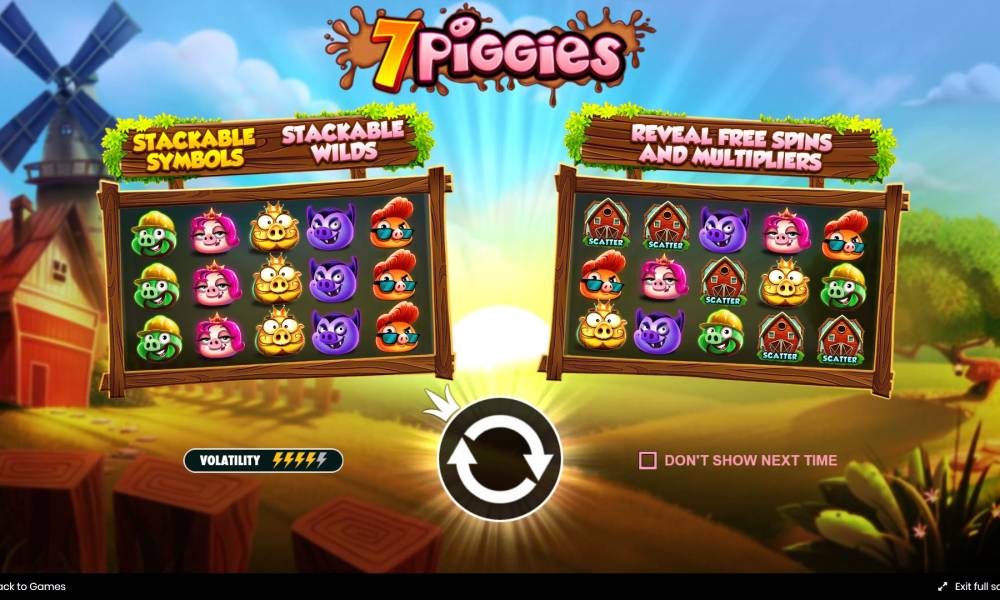Click the circular arrows continue button

pos(499,459)
